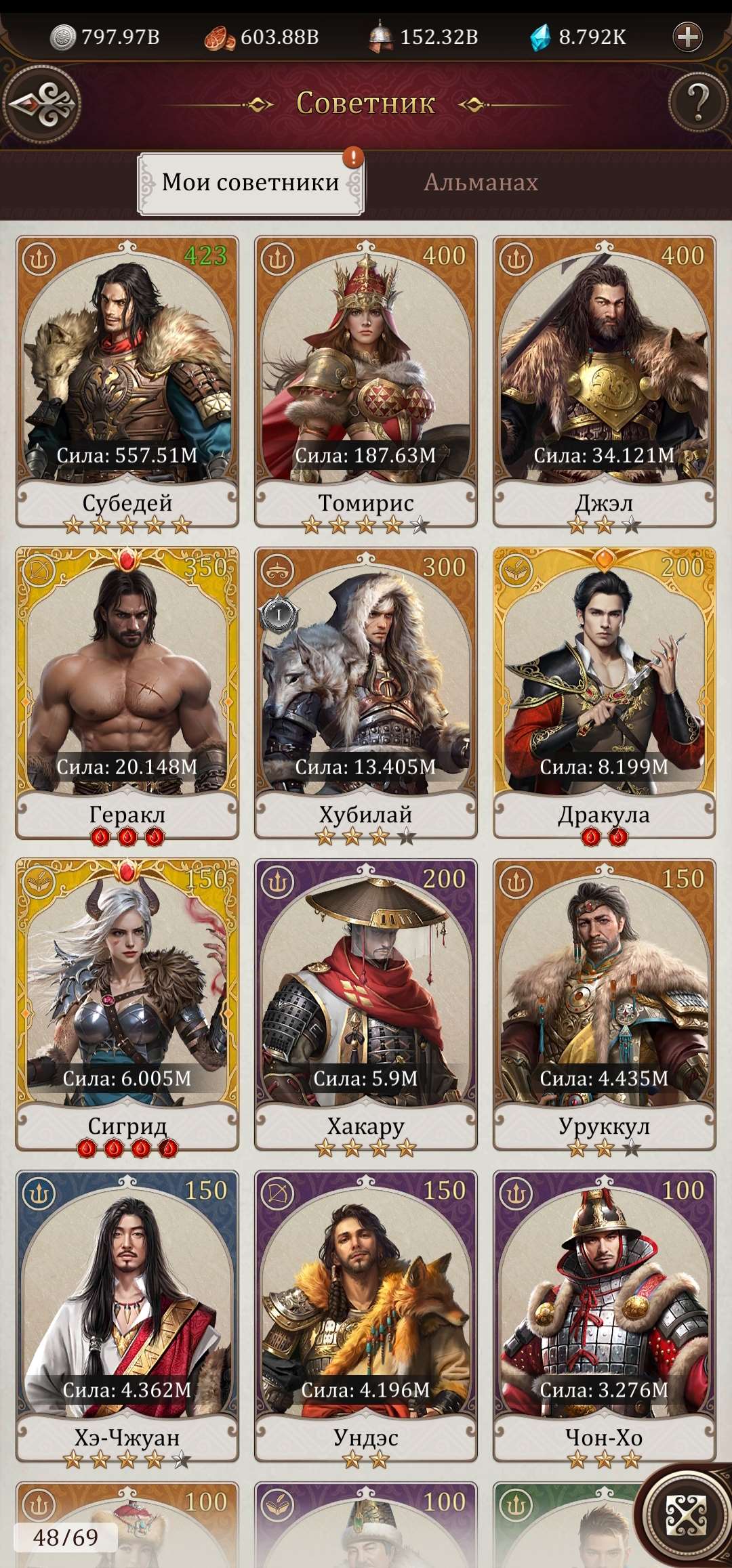Choose the Чон-Хо advisor card
This screenshot has height=1568, width=732.
click(604, 1314)
